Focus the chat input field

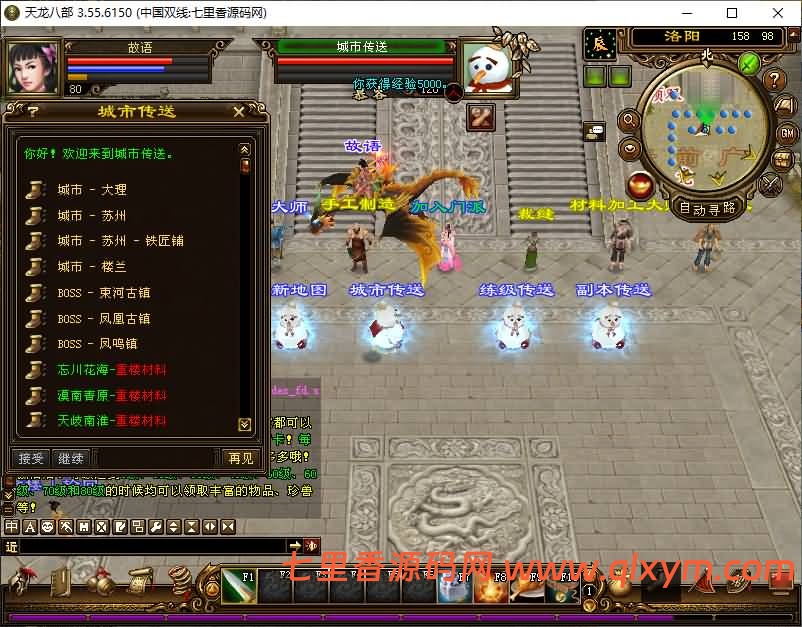tap(150, 546)
